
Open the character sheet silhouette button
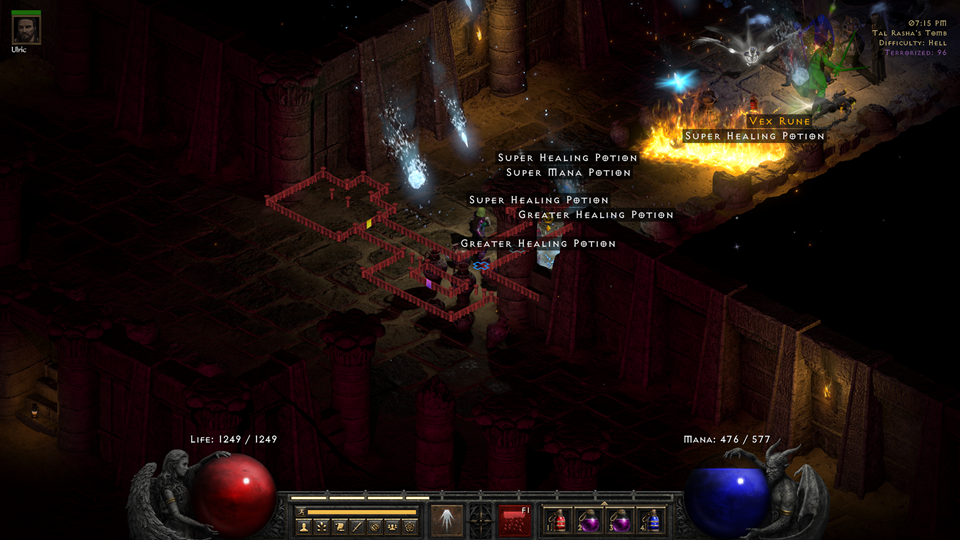coord(304,526)
